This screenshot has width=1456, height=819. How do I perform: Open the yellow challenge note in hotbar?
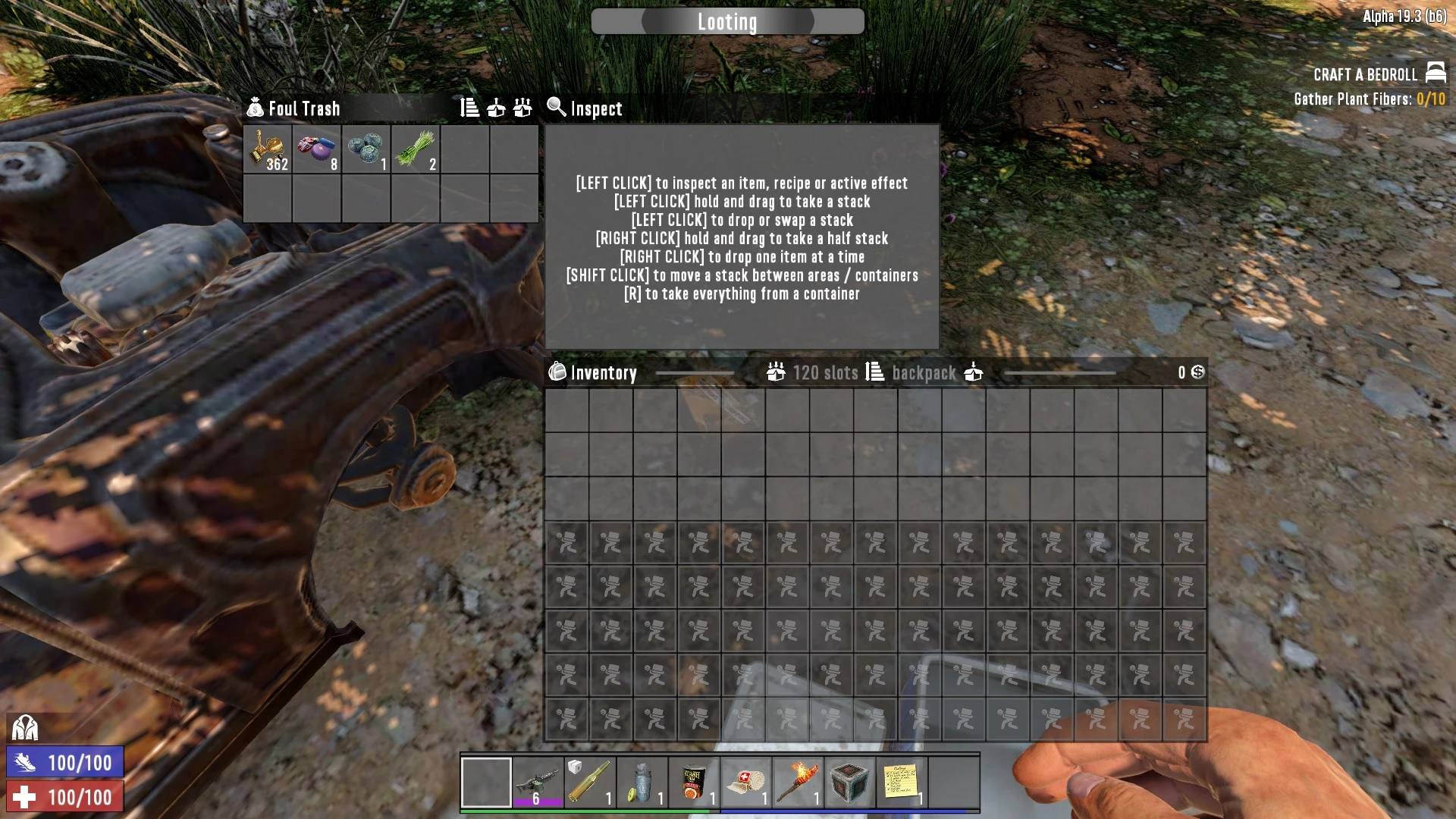click(x=902, y=782)
